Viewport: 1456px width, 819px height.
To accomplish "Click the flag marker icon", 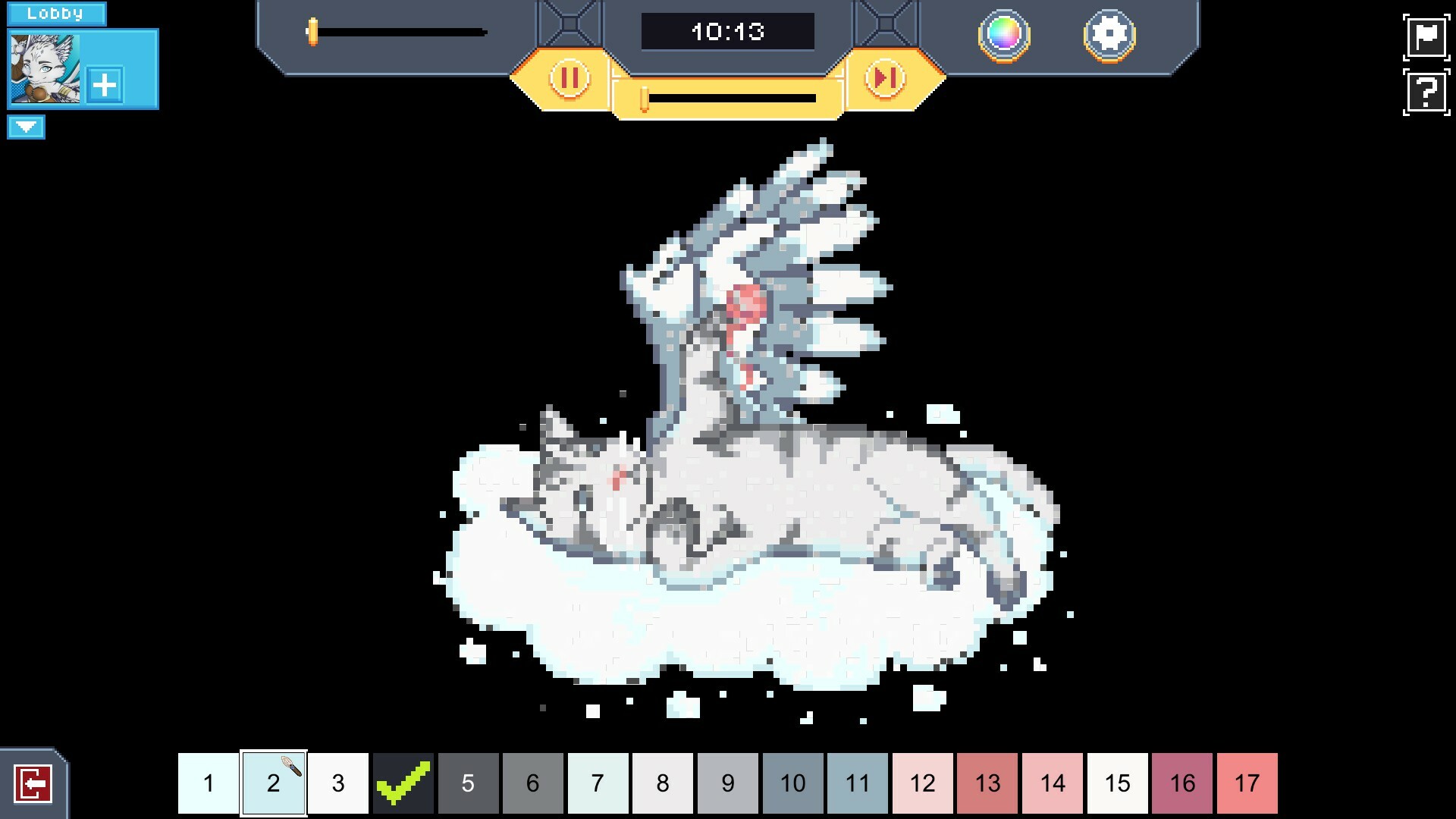I will (1426, 36).
